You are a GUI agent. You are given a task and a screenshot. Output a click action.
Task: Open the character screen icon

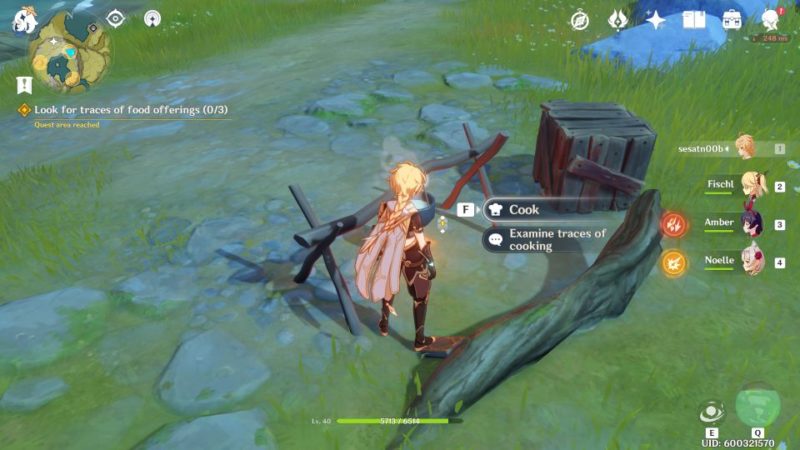(x=771, y=20)
